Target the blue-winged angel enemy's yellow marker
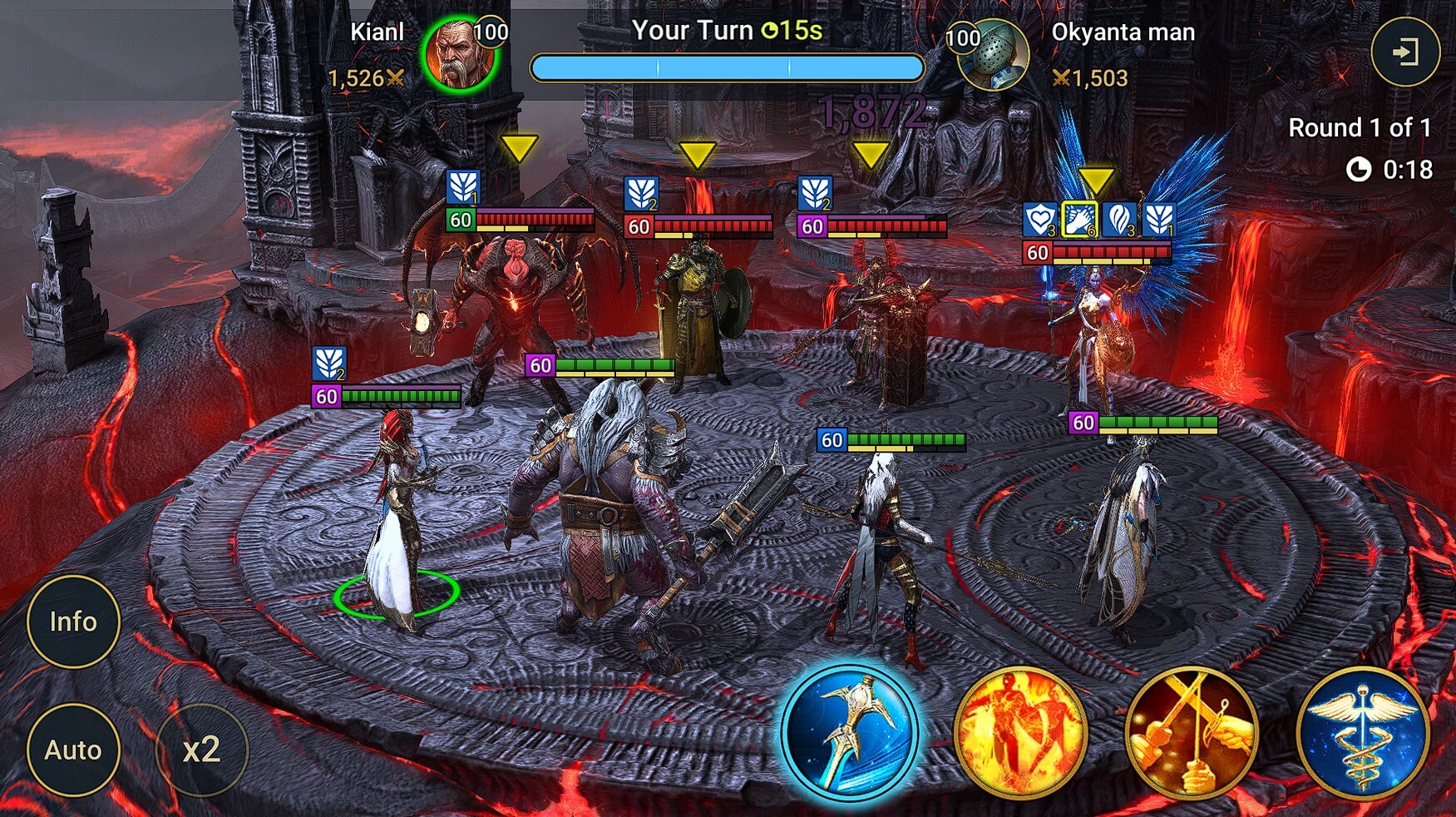The width and height of the screenshot is (1456, 817). click(1096, 180)
